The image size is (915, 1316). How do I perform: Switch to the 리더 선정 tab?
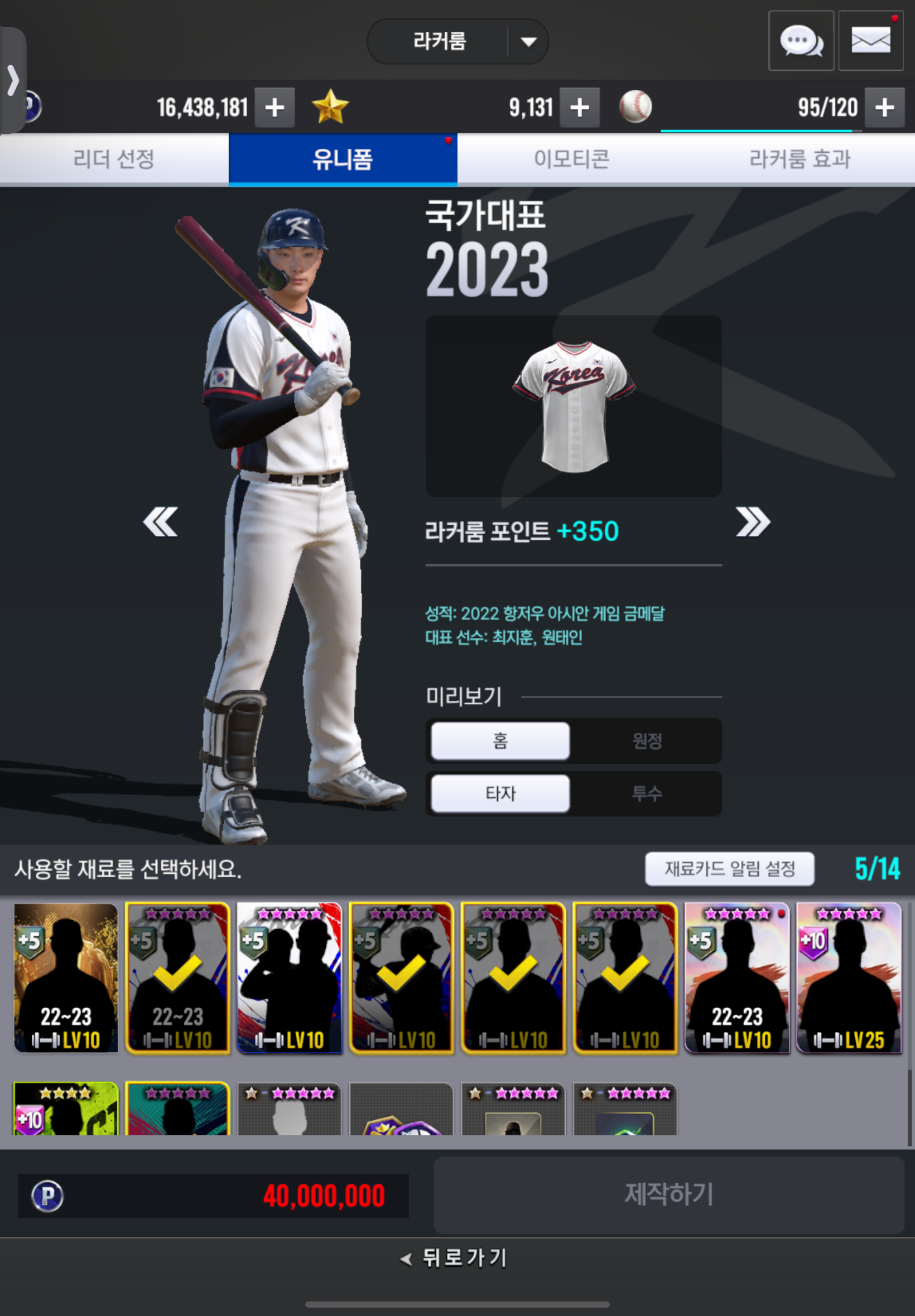point(114,159)
